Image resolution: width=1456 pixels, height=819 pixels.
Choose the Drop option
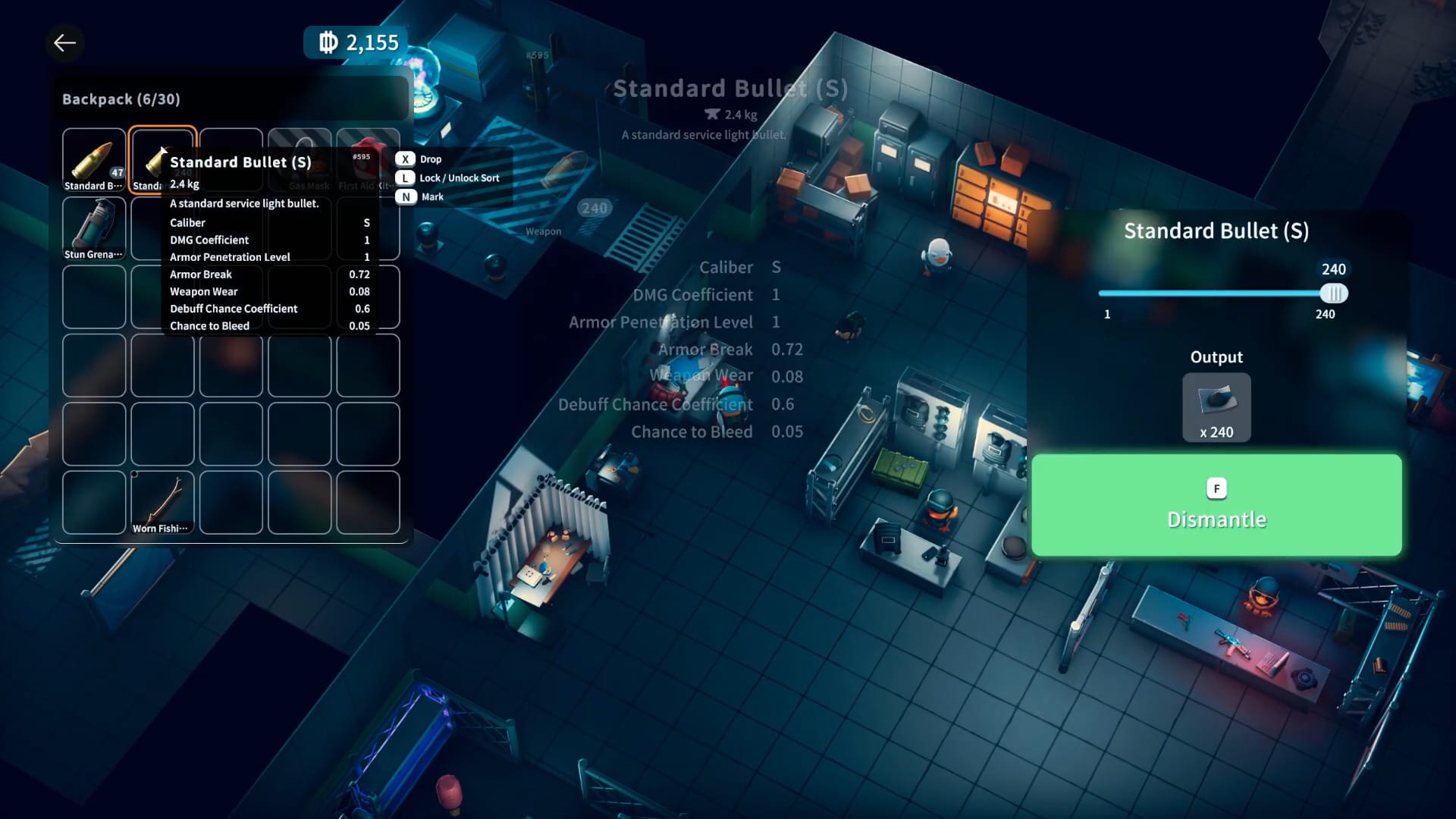point(430,159)
